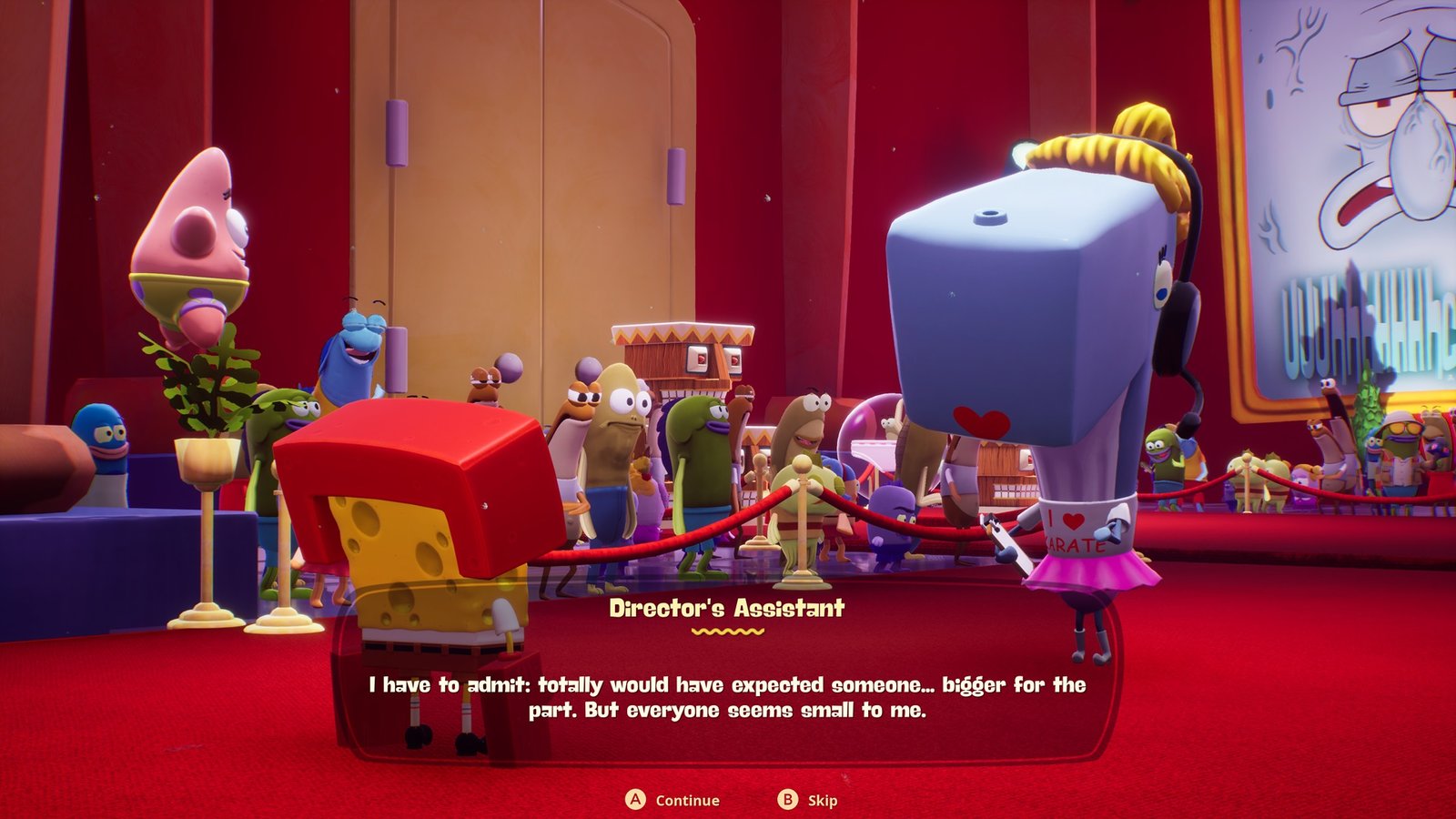Skip the current dialogue
The height and width of the screenshot is (819, 1456).
tap(807, 800)
